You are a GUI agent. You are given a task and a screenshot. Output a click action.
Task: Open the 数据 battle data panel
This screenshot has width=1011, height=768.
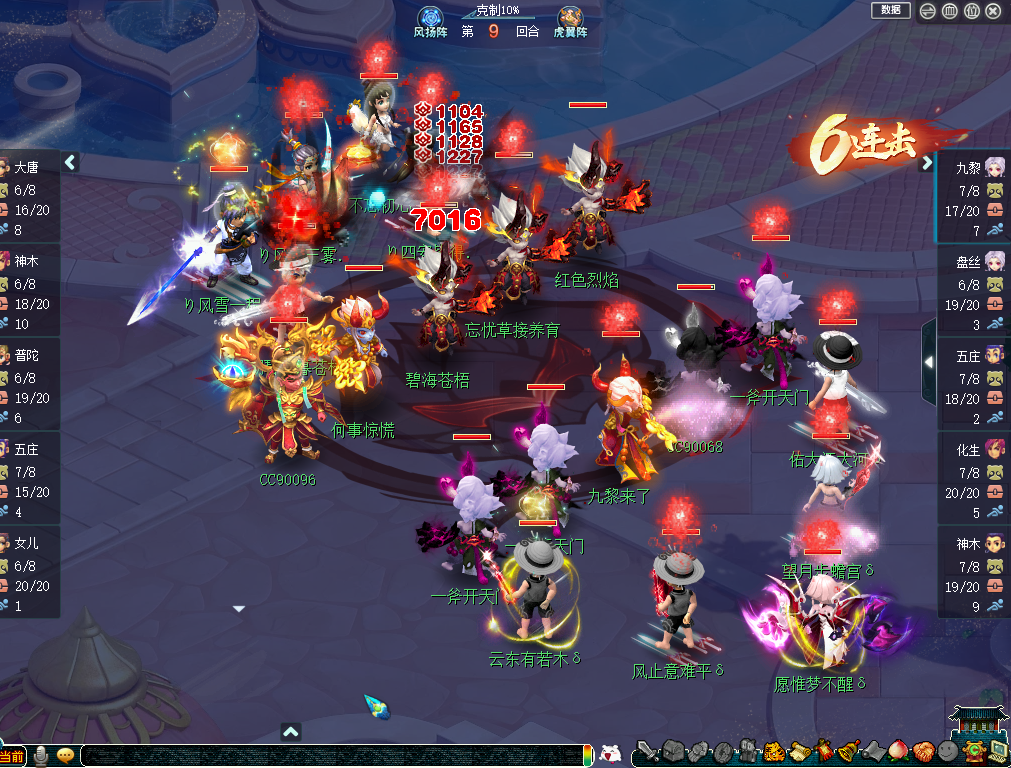point(890,10)
